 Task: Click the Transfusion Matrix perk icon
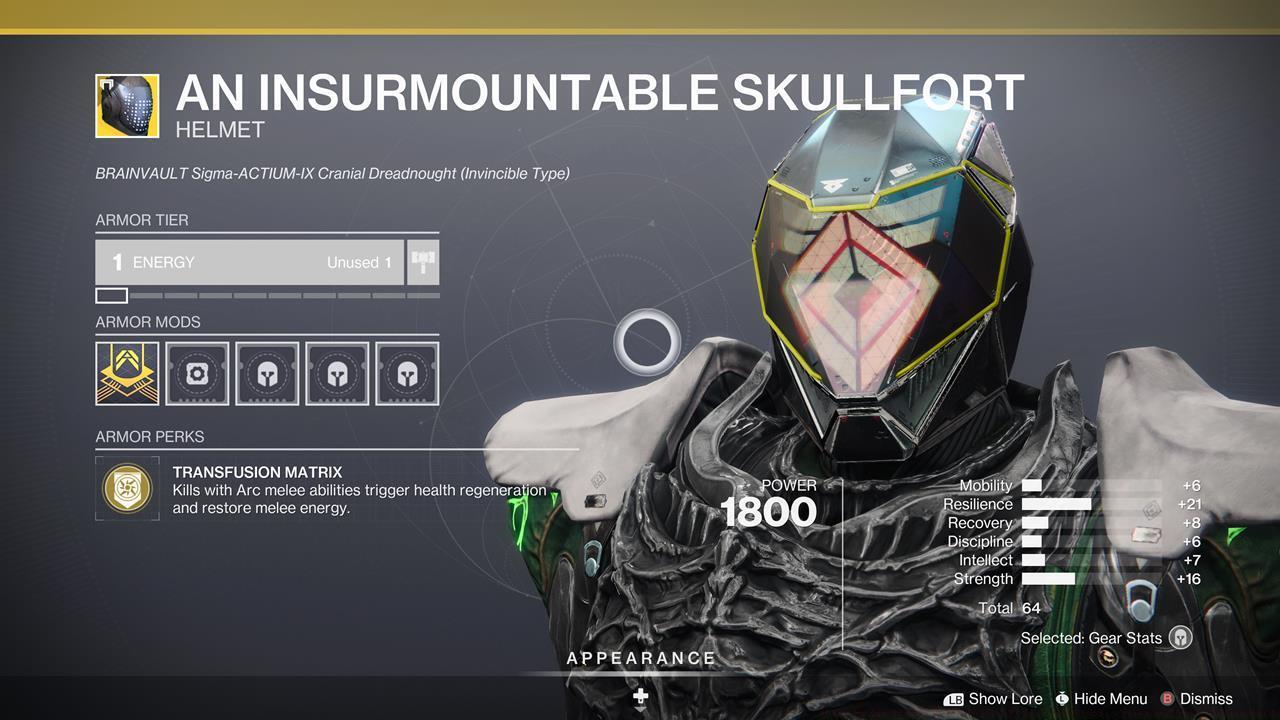pos(126,489)
